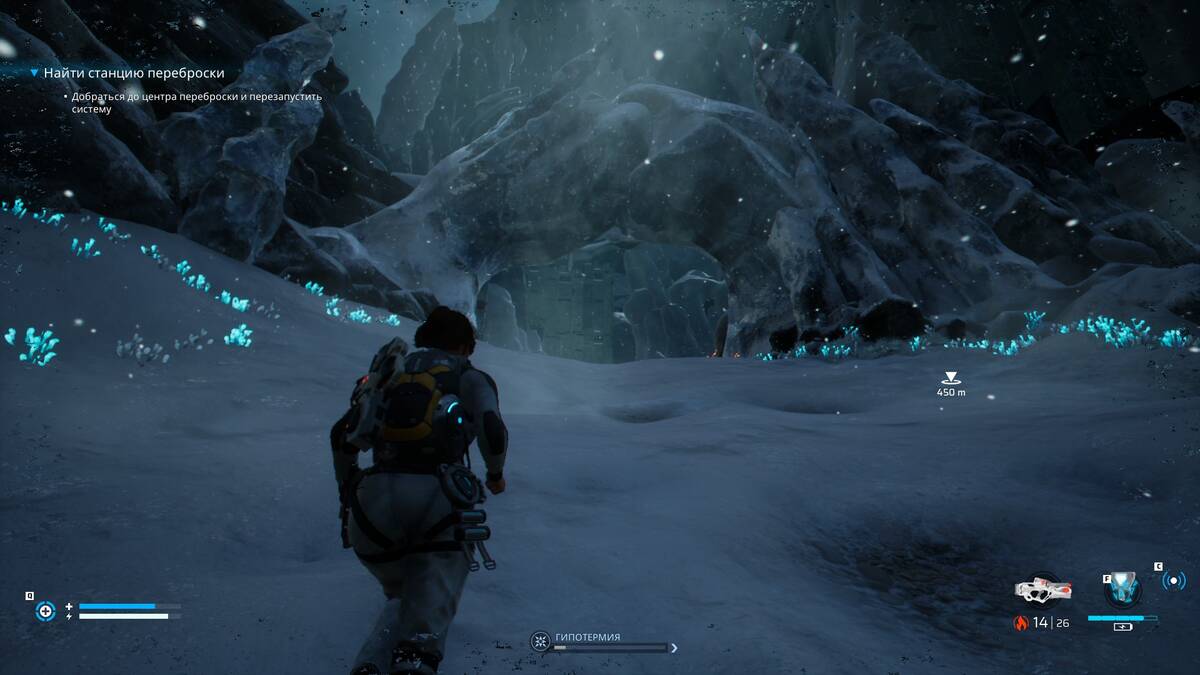Trigger the scanner pulse icon
The height and width of the screenshot is (675, 1200).
click(1173, 580)
